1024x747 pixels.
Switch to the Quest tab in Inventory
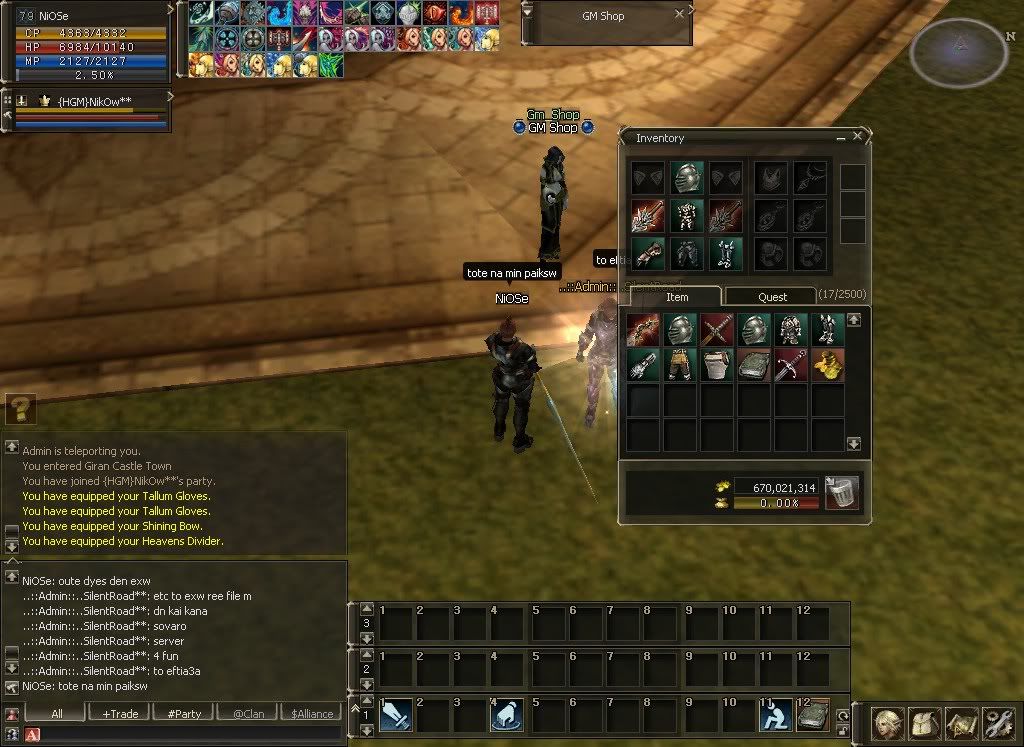tap(772, 296)
